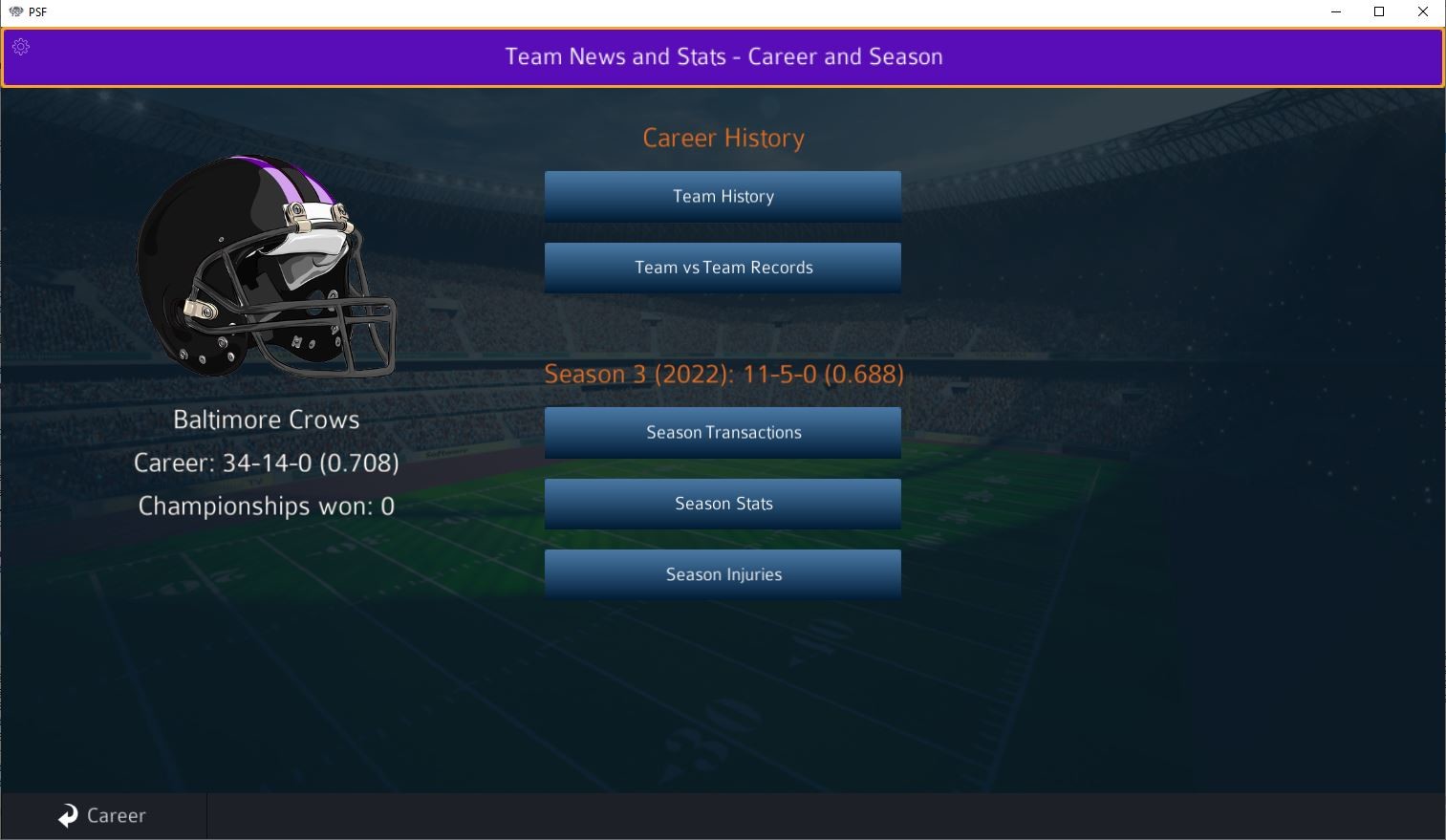This screenshot has height=840, width=1446.
Task: Open Team History
Action: pyautogui.click(x=723, y=196)
